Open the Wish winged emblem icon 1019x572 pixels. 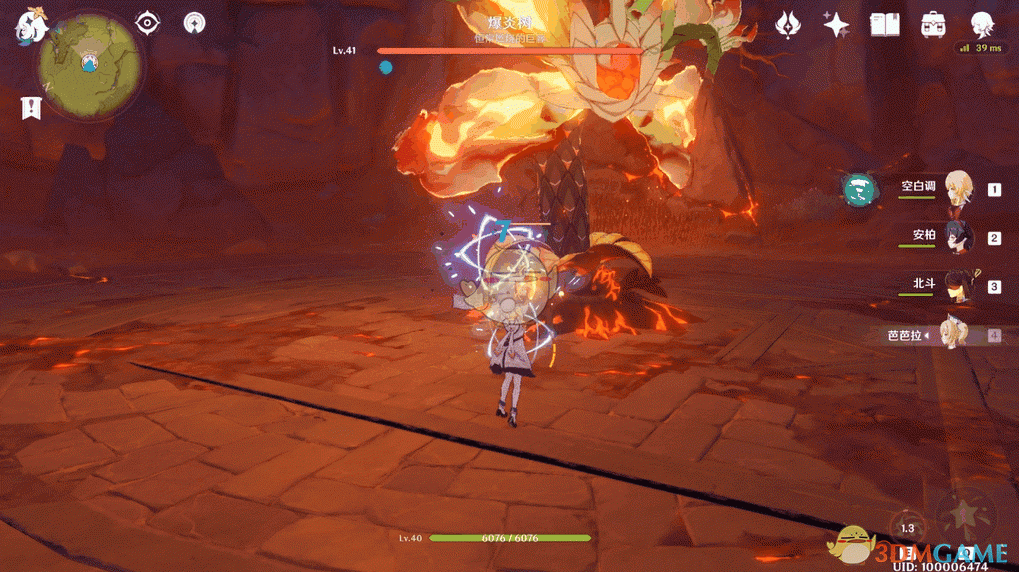coord(790,24)
